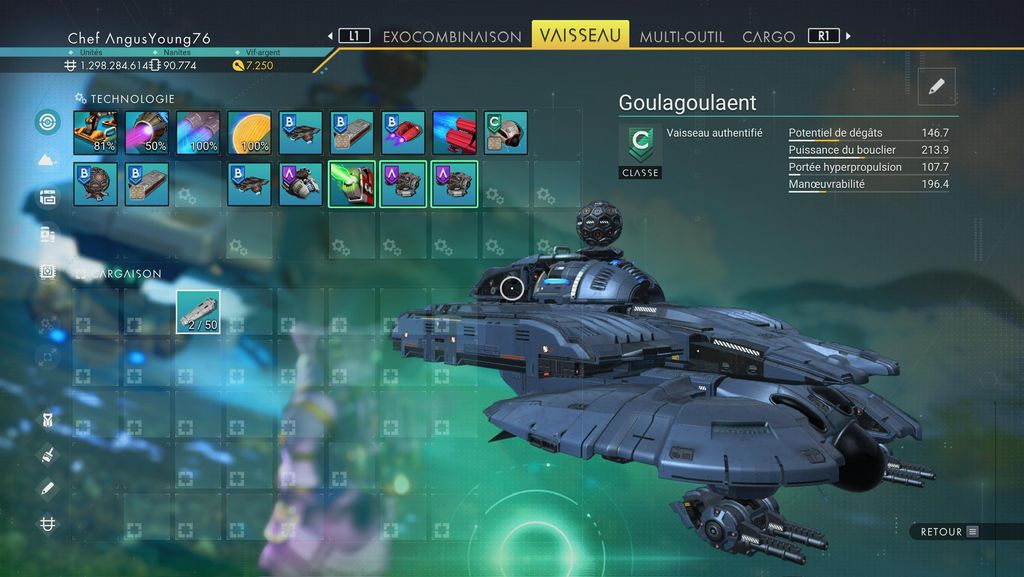
Task: Rename the ship with the pencil button
Action: click(x=936, y=87)
